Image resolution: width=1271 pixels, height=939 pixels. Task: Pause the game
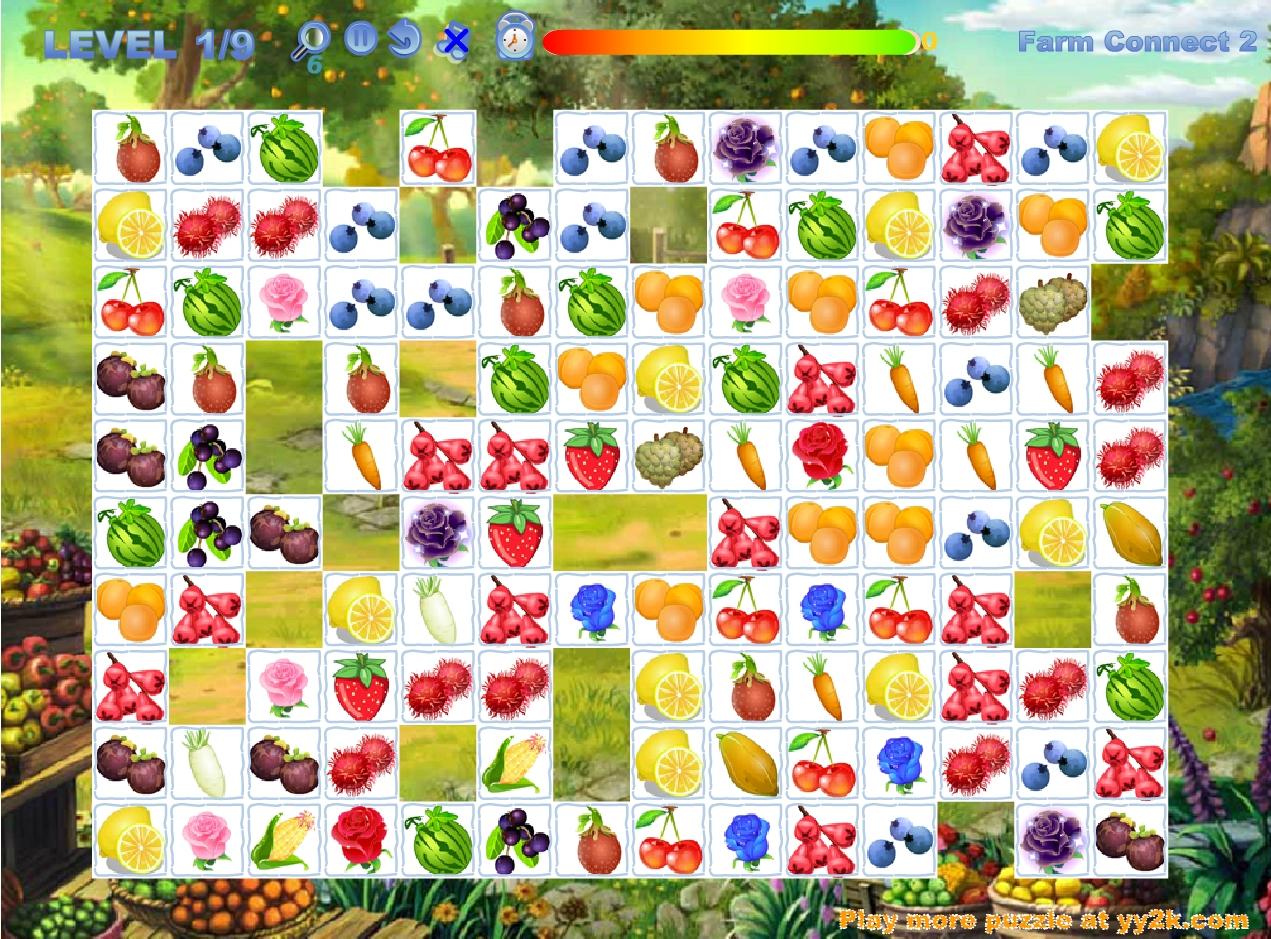point(360,39)
